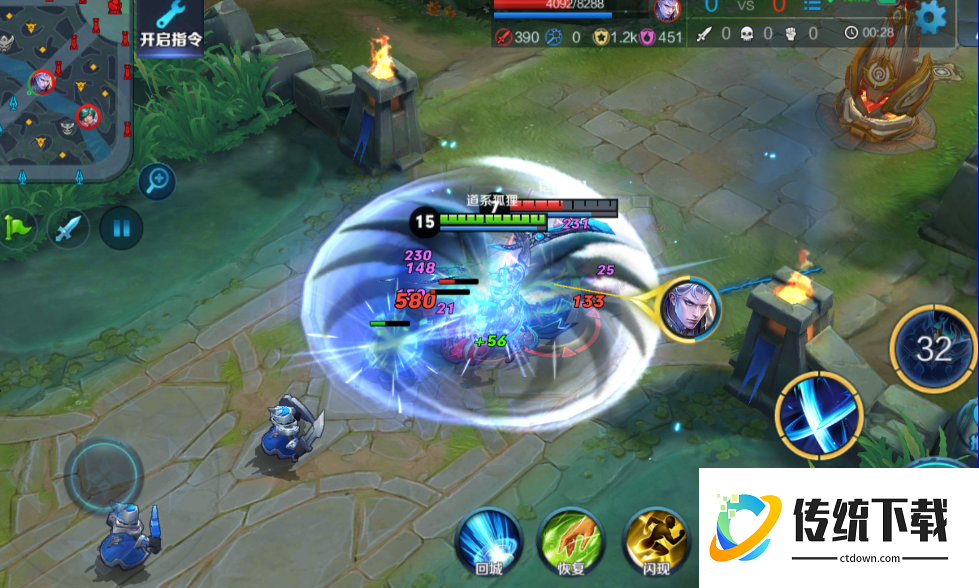Screen dimensions: 979x588
Task: Select the green flag signal icon
Action: point(17,228)
